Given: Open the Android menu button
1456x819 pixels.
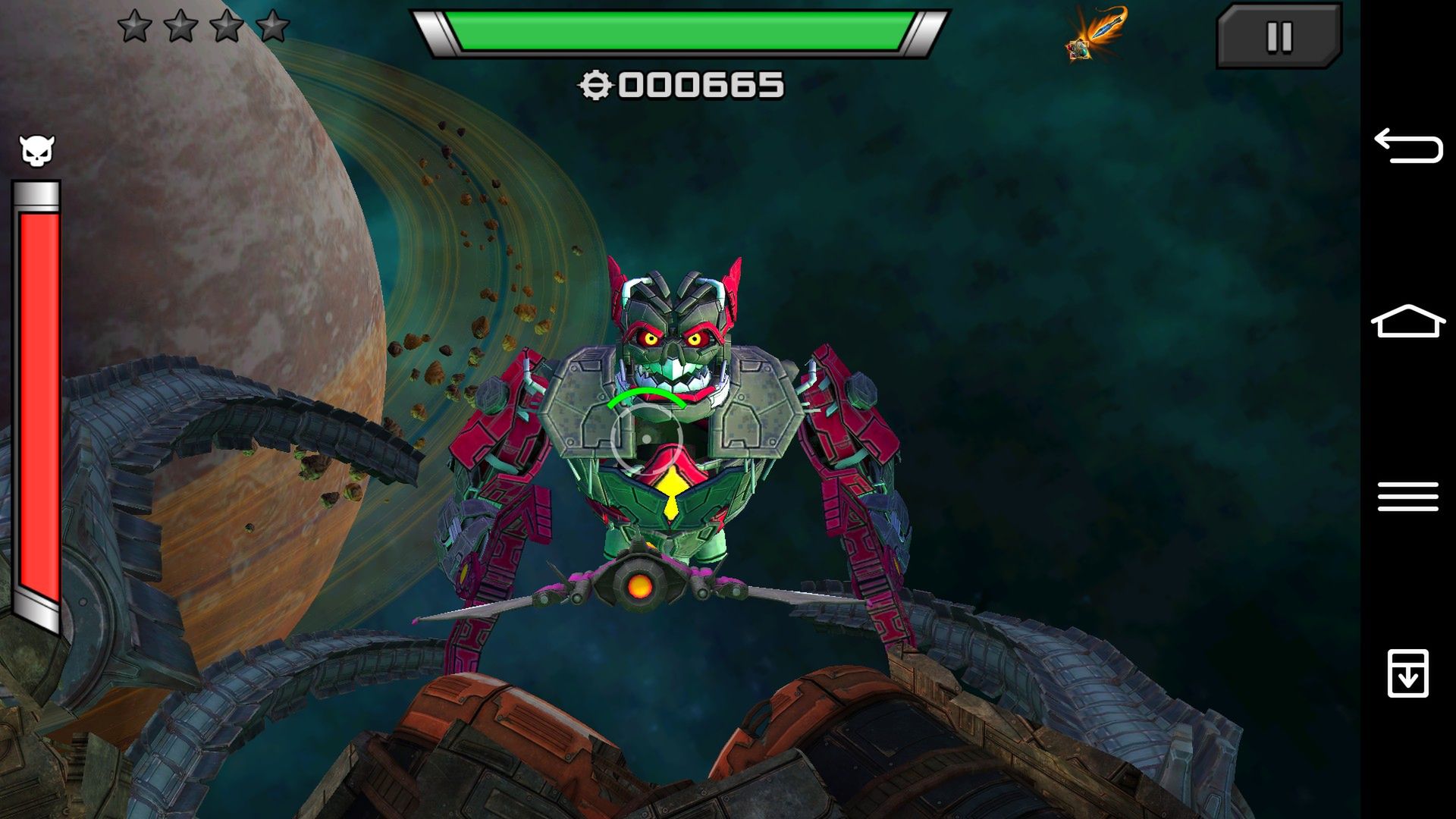Looking at the screenshot, I should coord(1407,497).
